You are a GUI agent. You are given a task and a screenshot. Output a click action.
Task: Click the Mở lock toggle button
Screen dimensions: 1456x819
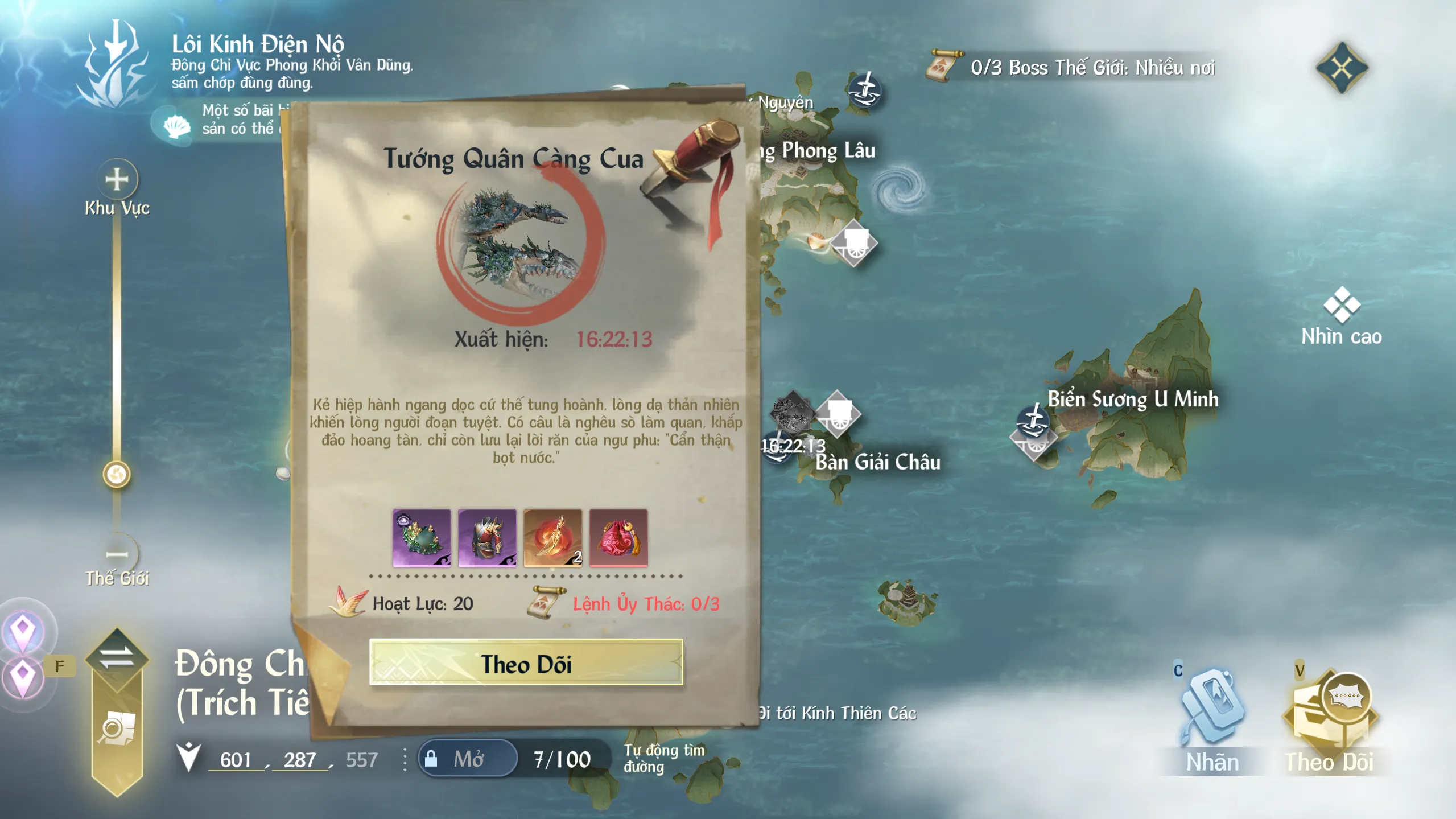click(x=468, y=759)
